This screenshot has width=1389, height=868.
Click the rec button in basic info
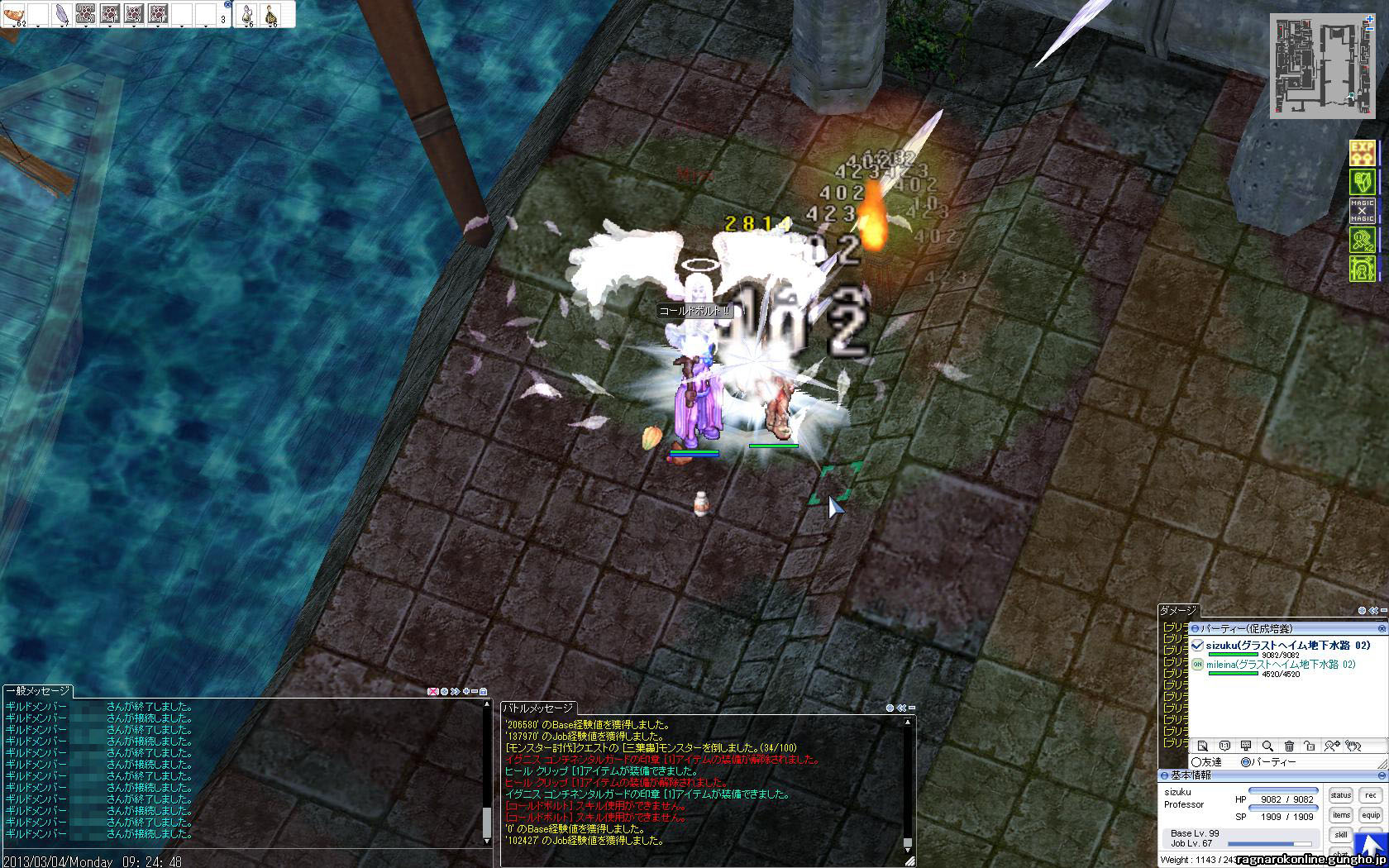(x=1371, y=795)
